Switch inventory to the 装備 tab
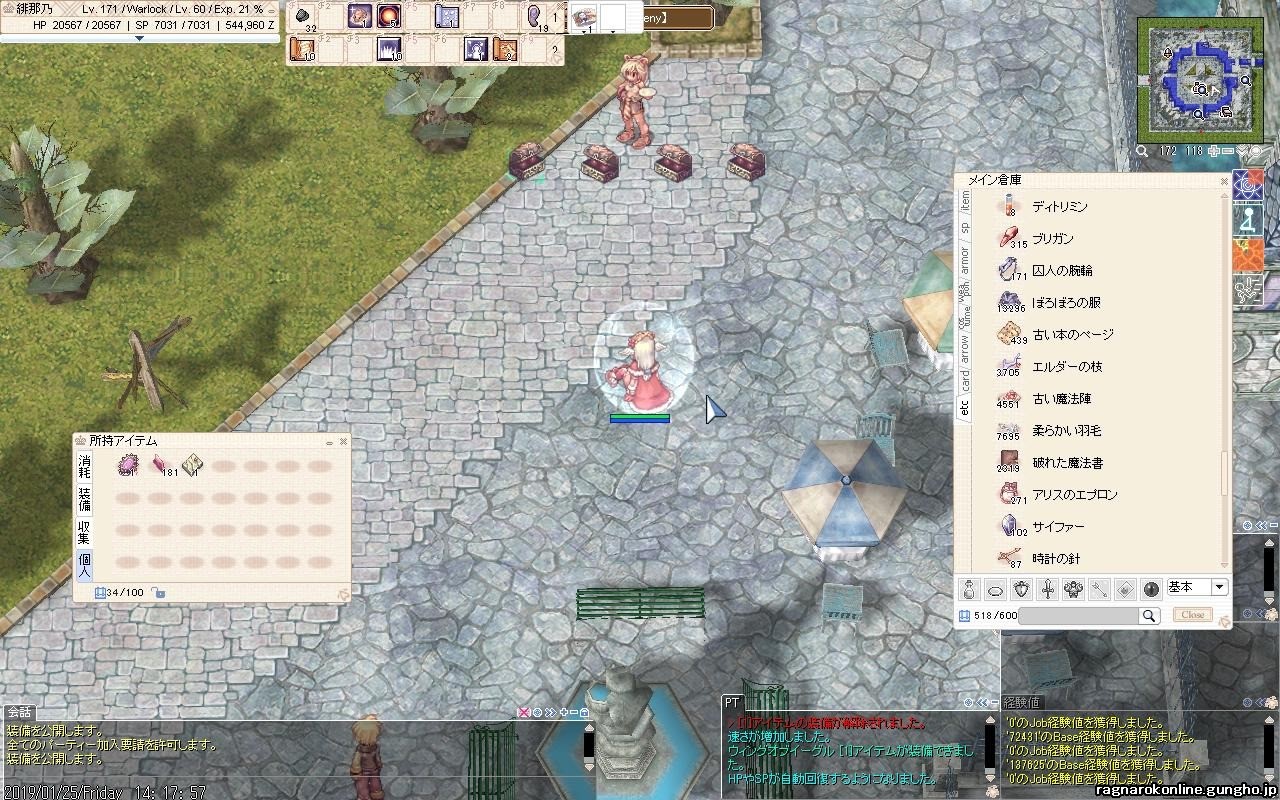 (85, 498)
